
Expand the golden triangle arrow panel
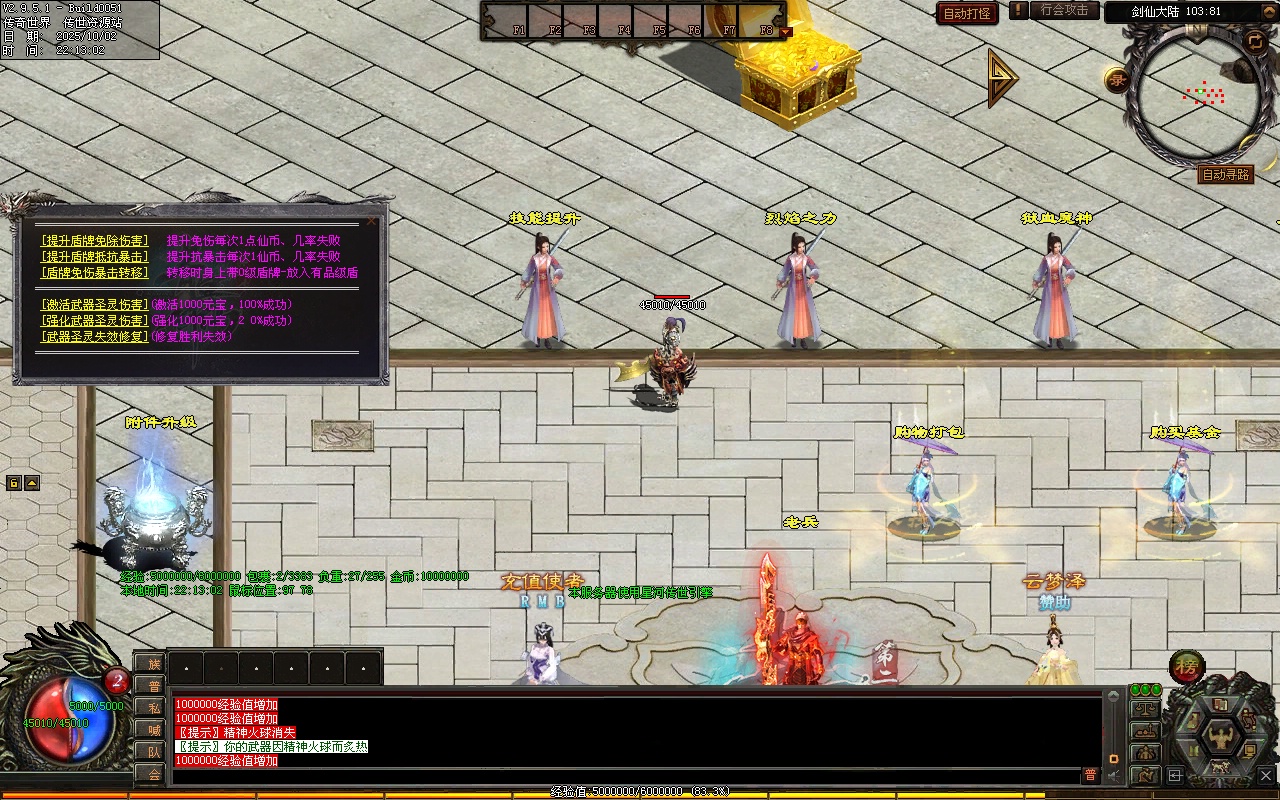point(1001,78)
